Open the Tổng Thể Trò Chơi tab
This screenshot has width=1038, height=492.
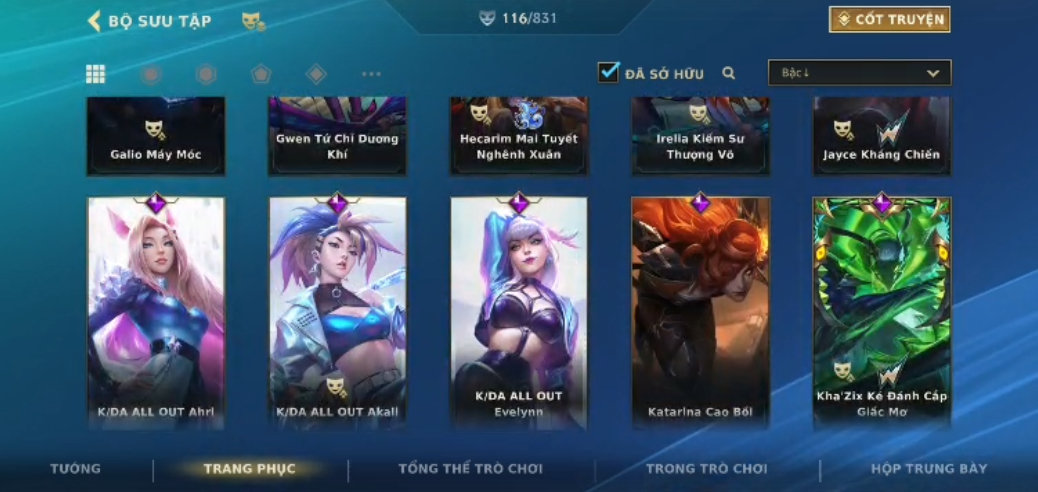(470, 468)
